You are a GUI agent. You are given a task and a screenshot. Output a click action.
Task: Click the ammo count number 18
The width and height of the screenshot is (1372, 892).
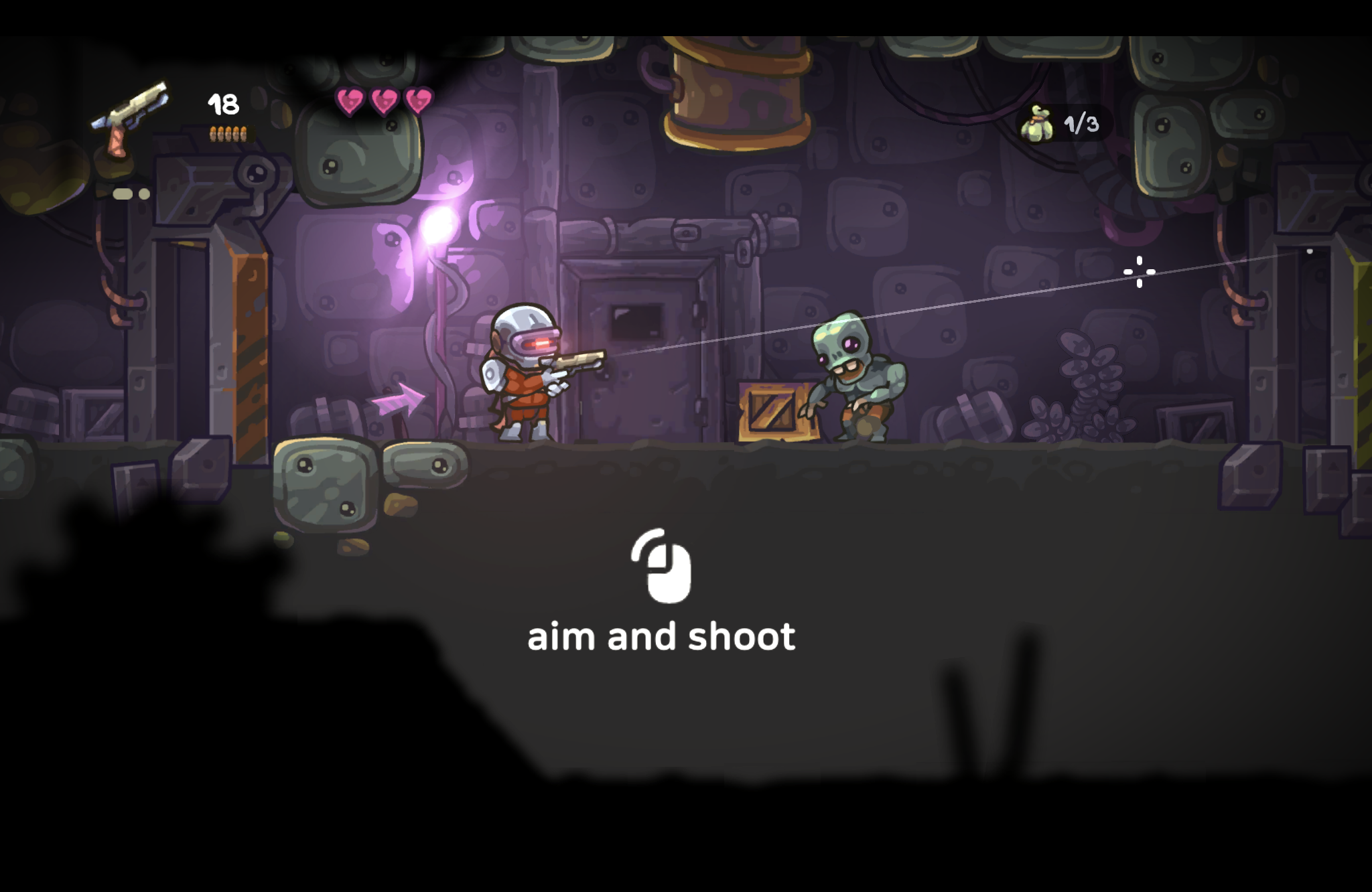point(223,105)
